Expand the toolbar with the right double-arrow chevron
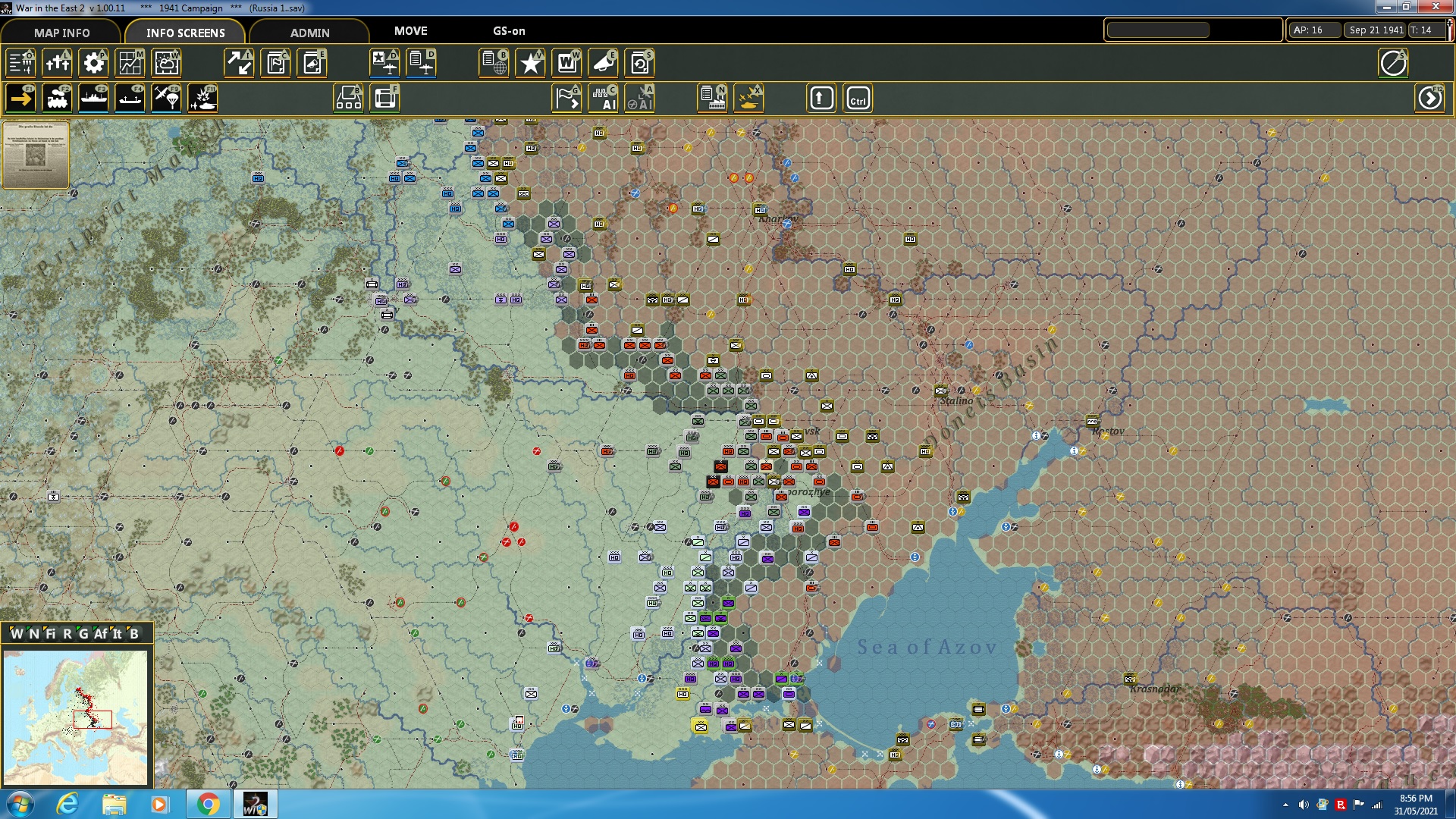The image size is (1456, 819). (1430, 98)
